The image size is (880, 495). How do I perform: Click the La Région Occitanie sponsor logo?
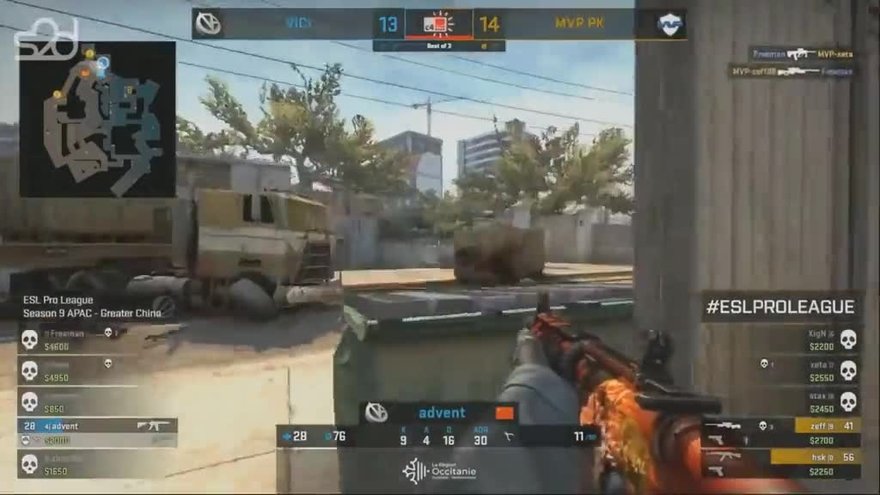(438, 470)
